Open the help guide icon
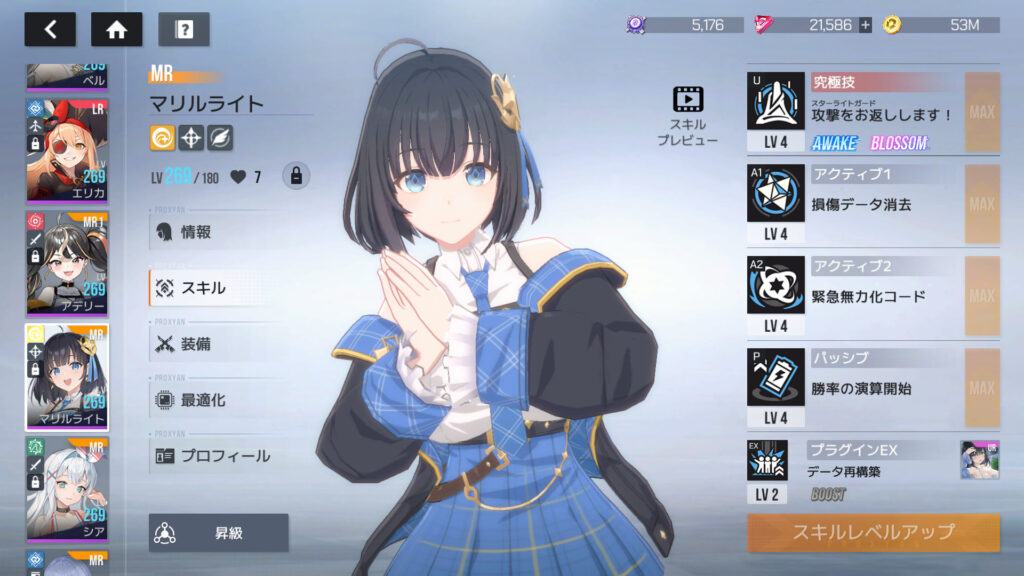 (x=183, y=29)
